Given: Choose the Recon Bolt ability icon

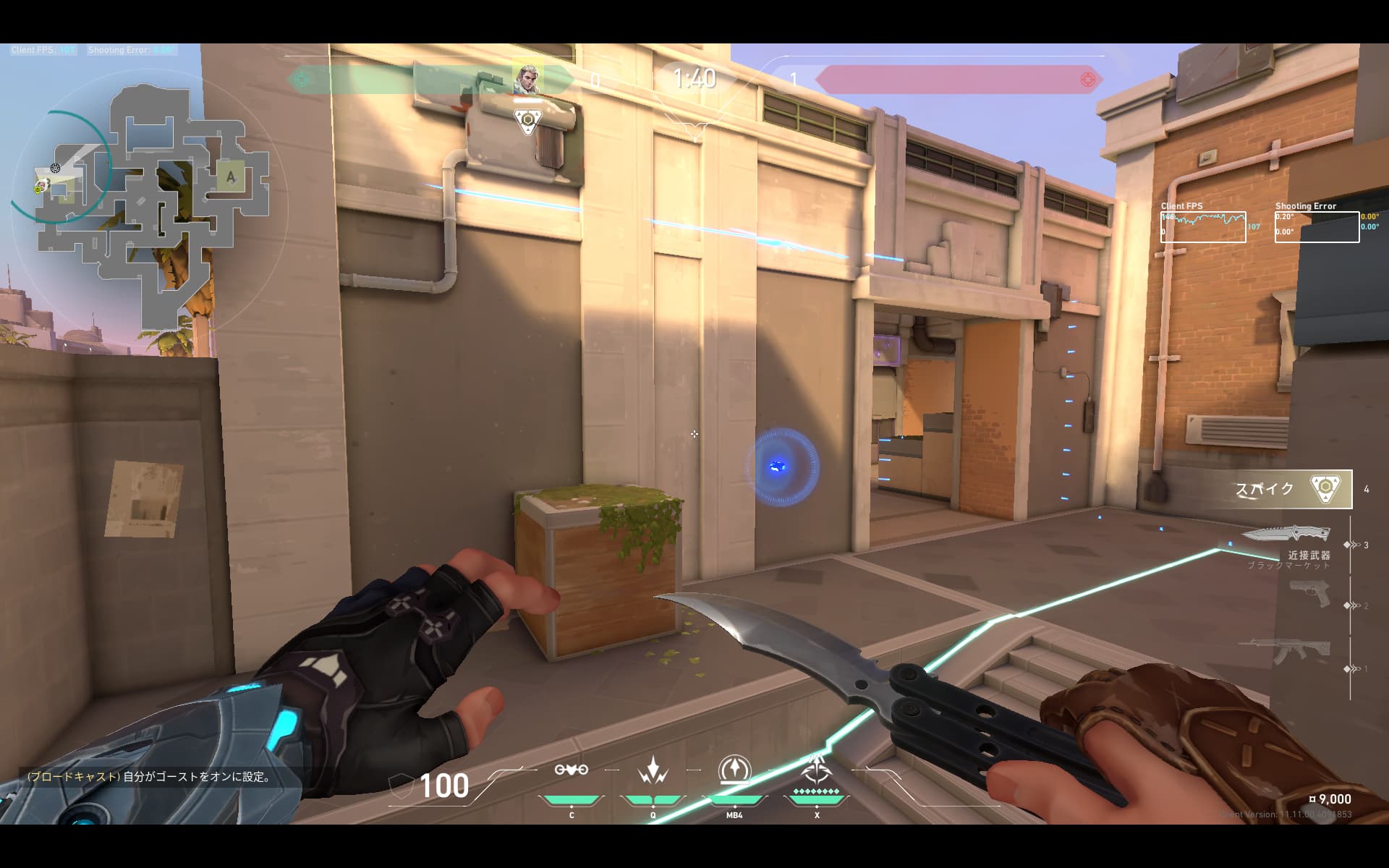Looking at the screenshot, I should click(x=734, y=770).
